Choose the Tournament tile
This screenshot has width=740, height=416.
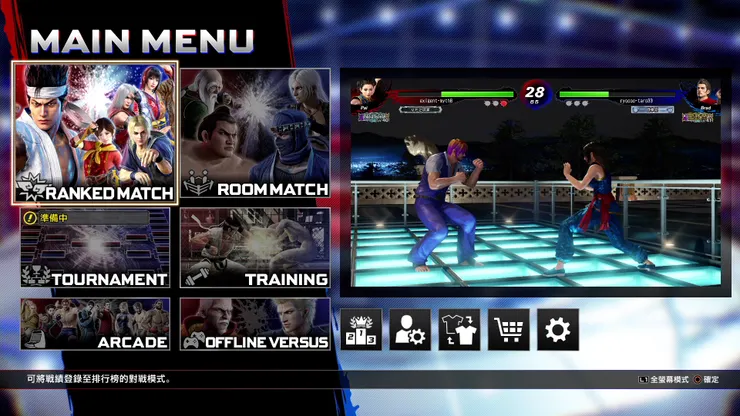[95, 248]
